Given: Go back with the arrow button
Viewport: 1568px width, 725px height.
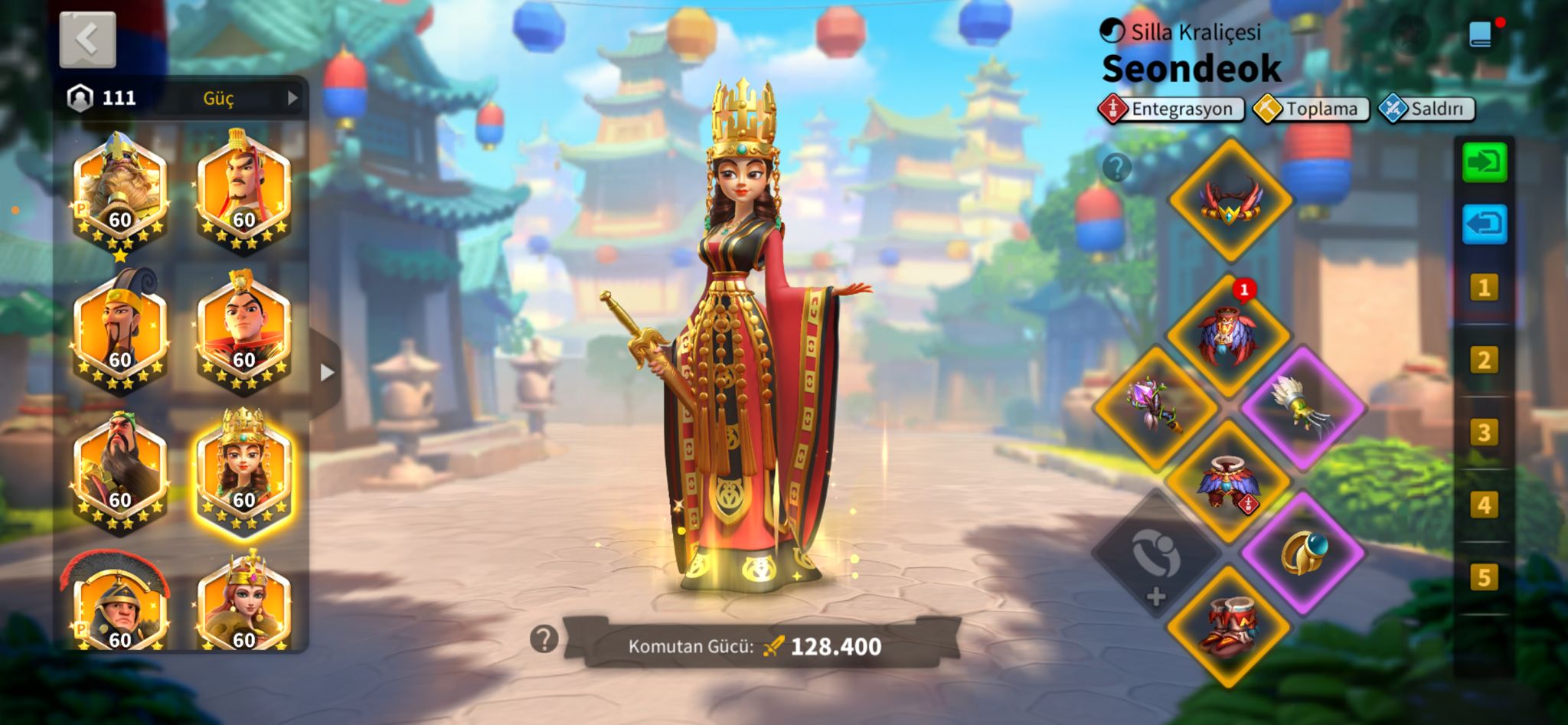Looking at the screenshot, I should tap(88, 40).
